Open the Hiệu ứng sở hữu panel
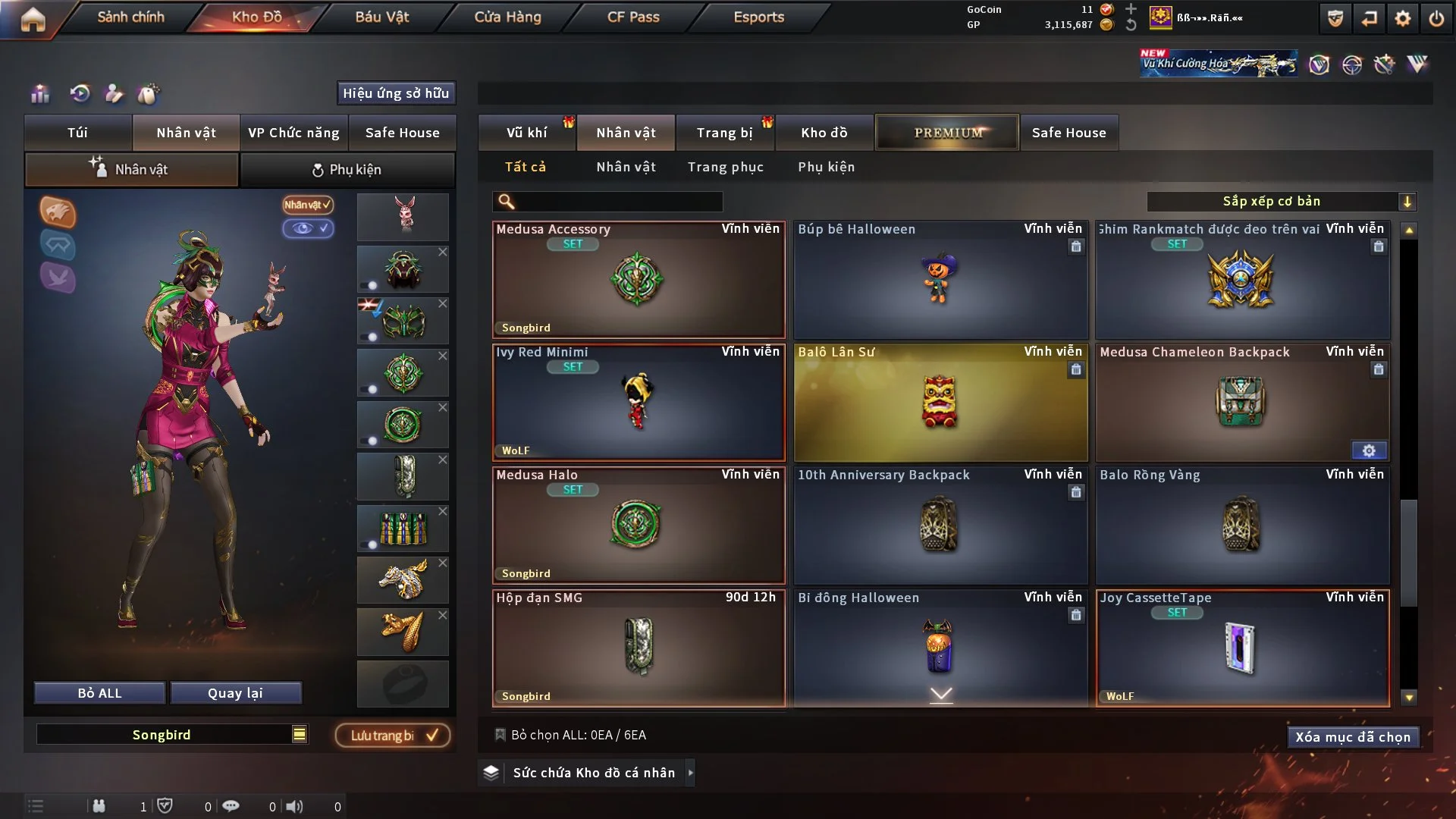The width and height of the screenshot is (1456, 819). coord(396,93)
